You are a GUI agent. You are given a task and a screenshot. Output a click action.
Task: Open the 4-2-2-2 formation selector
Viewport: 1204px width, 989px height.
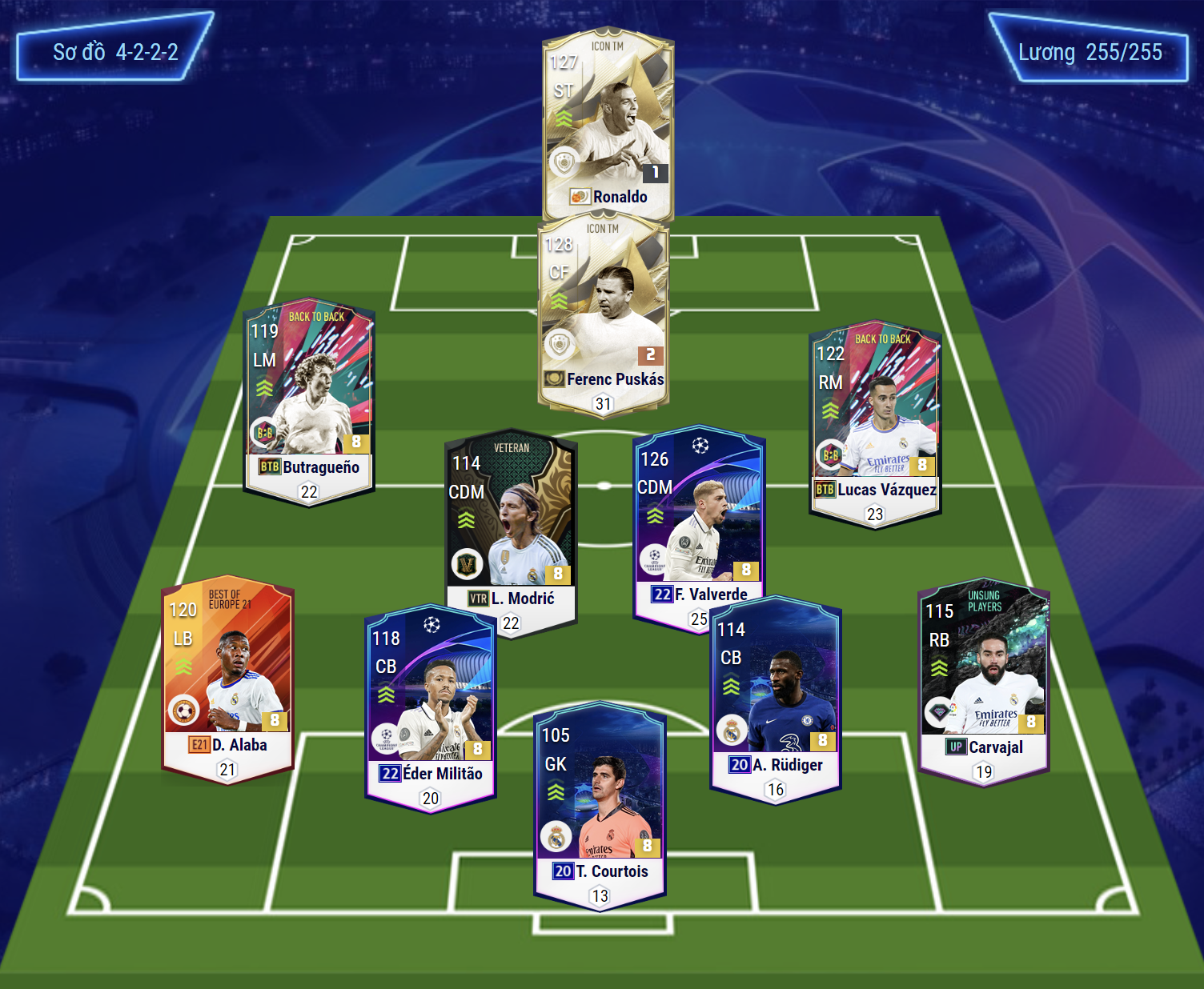(115, 52)
